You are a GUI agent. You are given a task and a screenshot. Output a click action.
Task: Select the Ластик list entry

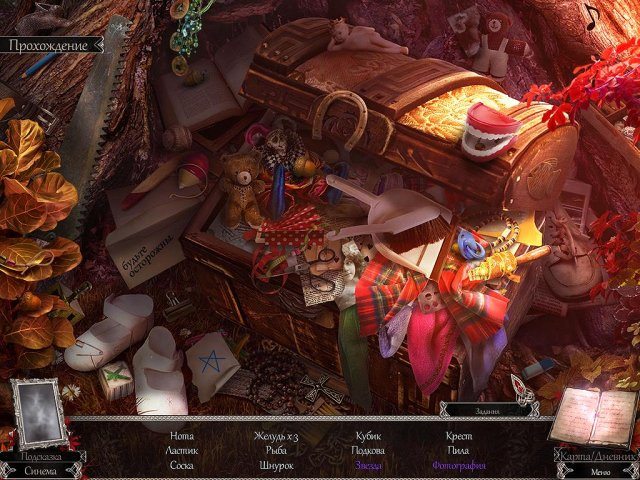click(182, 451)
